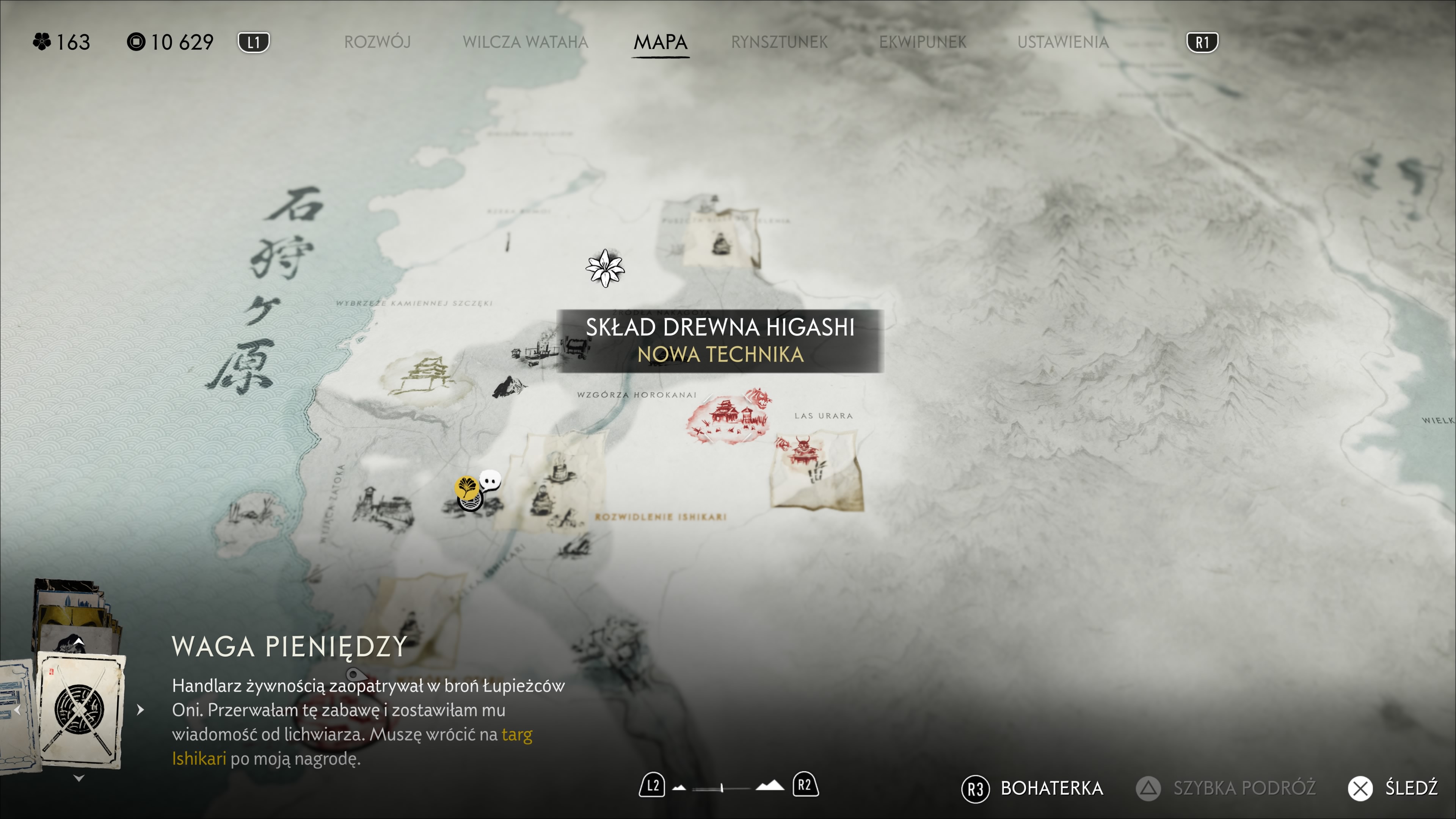Click the white speech bubble marker
1456x819 pixels.
click(x=490, y=480)
